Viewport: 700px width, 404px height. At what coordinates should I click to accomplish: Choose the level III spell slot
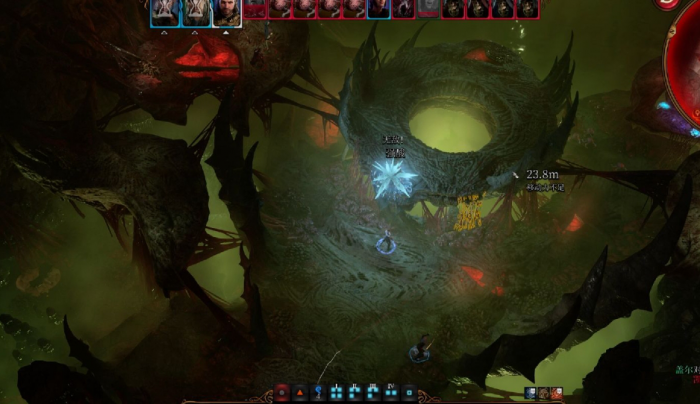point(373,393)
